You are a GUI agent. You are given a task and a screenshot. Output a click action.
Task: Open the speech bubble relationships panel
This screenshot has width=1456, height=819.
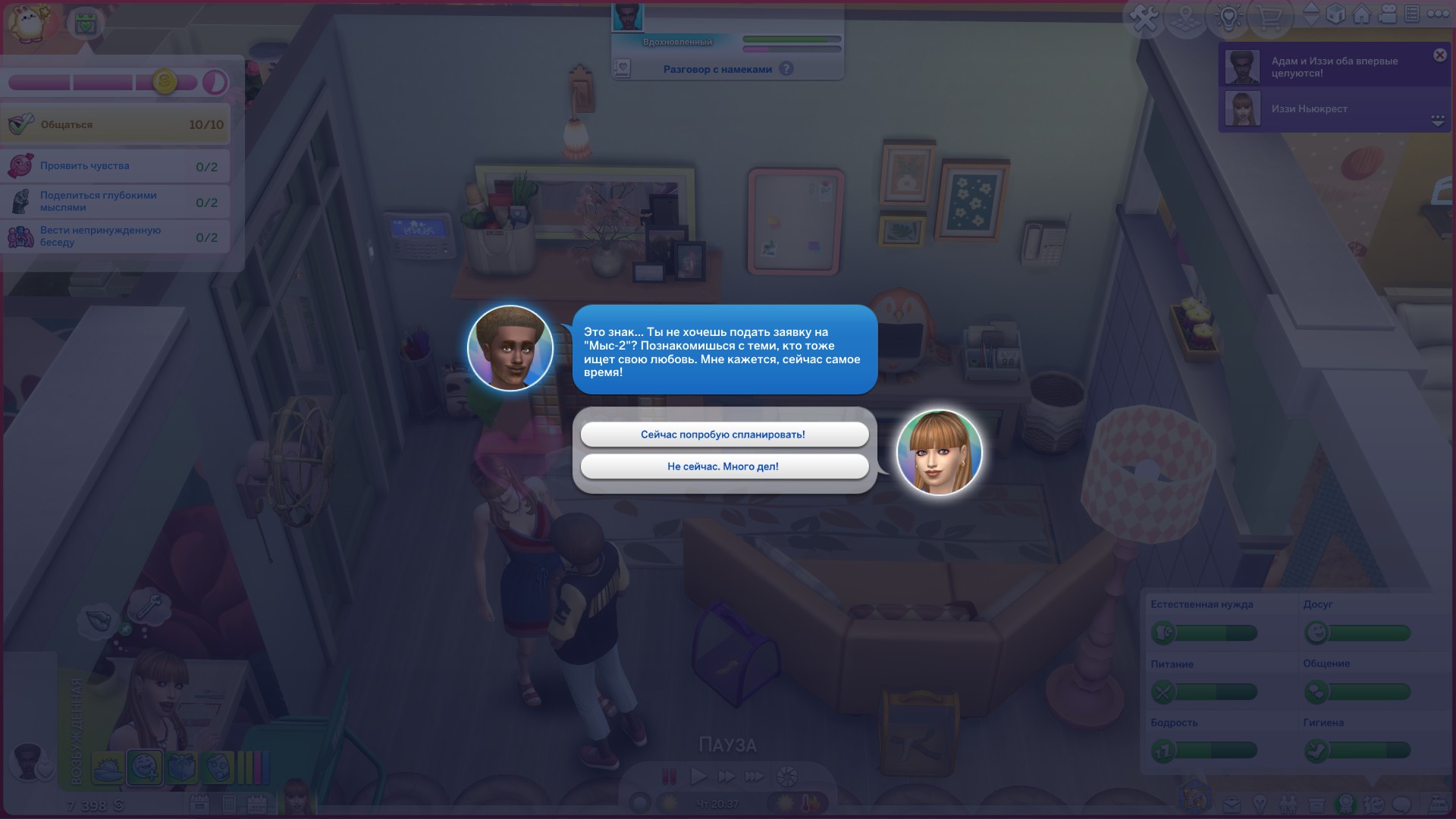(x=1402, y=804)
